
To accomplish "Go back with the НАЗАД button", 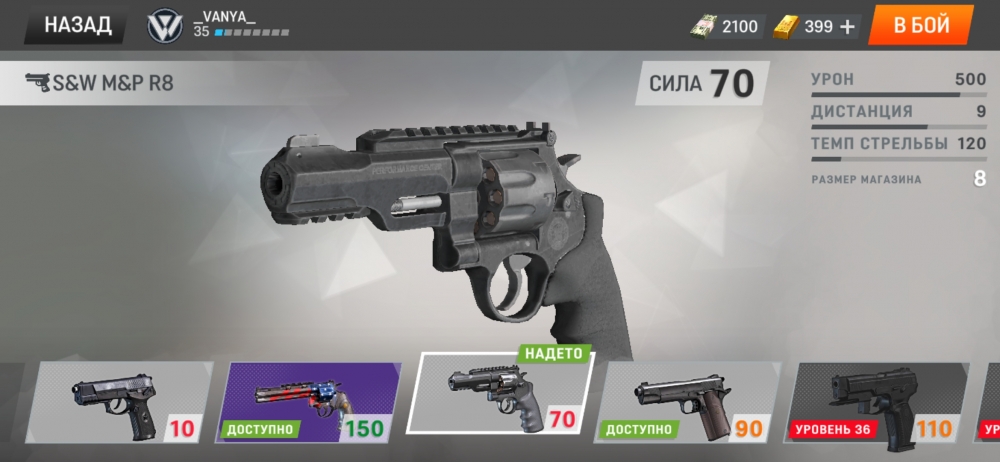I will 76,25.
